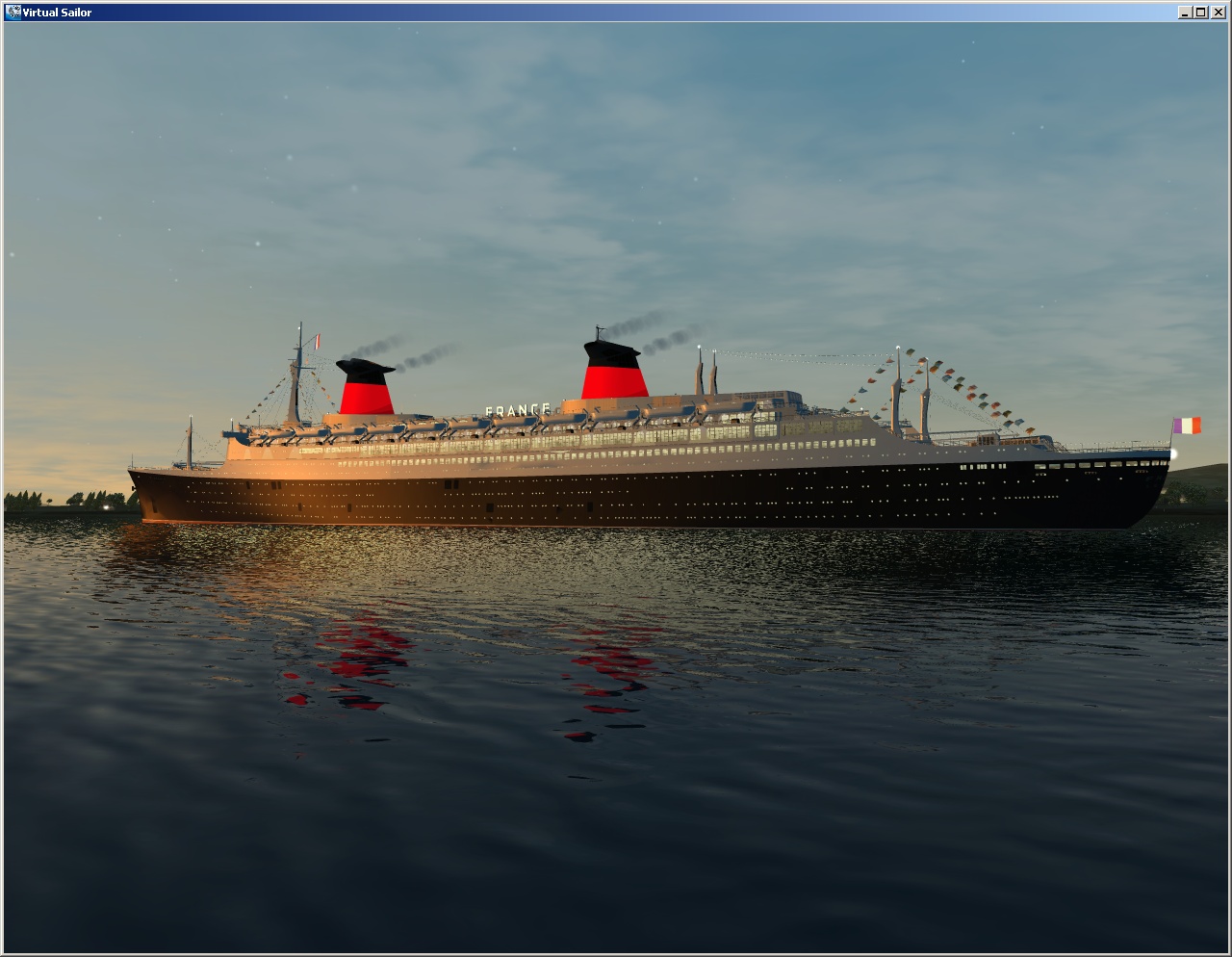Close the Virtual Sailor window
The image size is (1232, 957).
(1219, 13)
